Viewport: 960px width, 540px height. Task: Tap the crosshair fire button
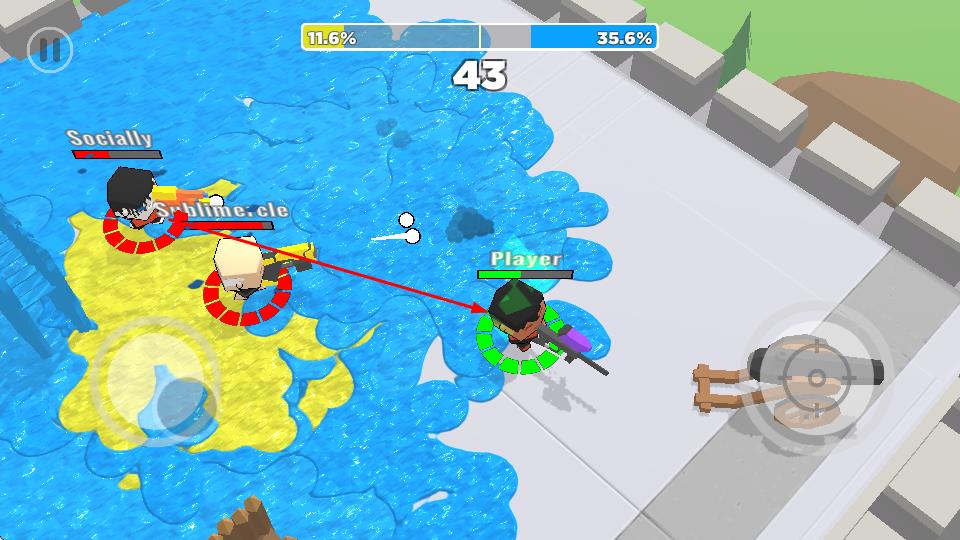816,377
